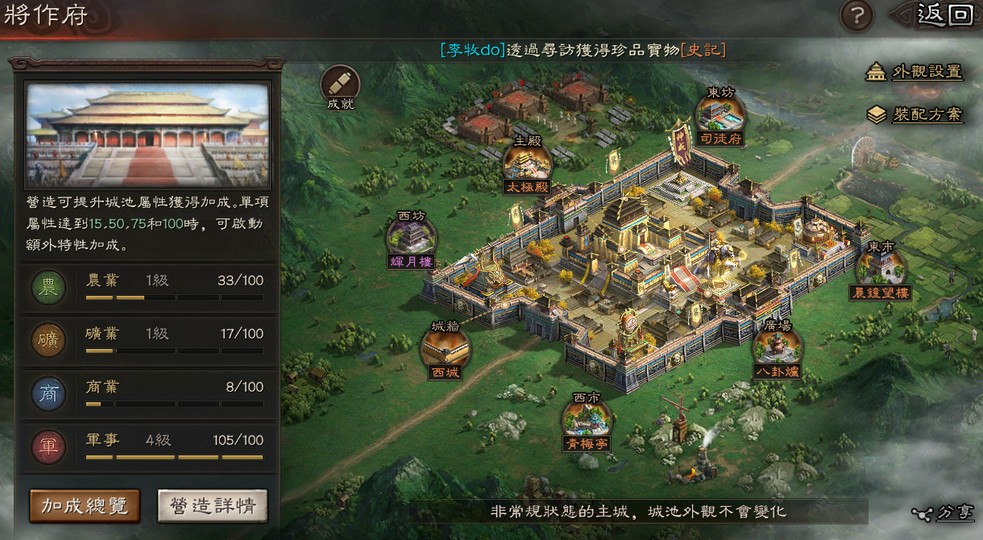Open 營造詳情 construction details
Viewport: 983px width, 540px height.
212,505
